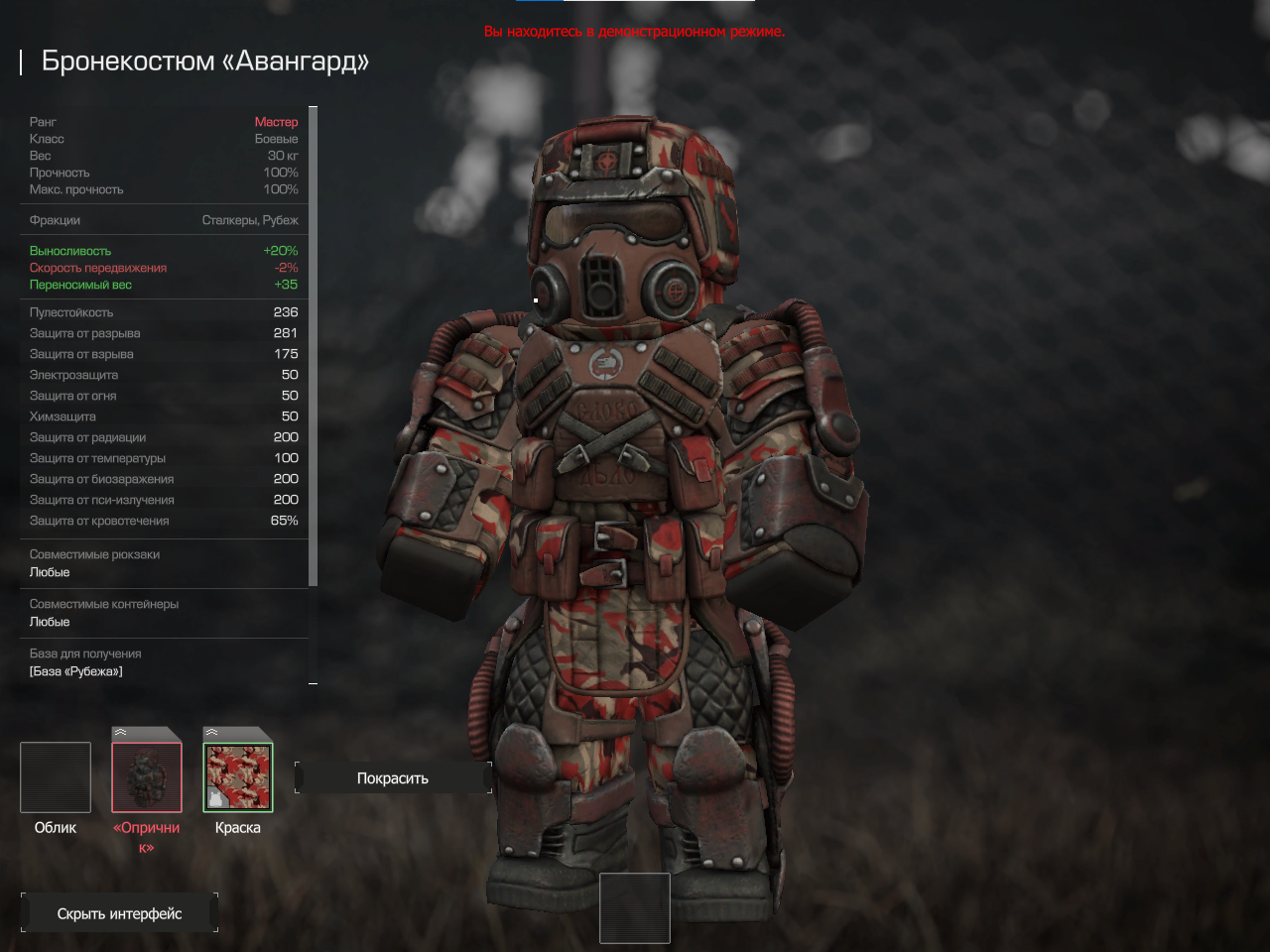Click the empty slot below the character
Image resolution: width=1270 pixels, height=952 pixels.
point(635,908)
